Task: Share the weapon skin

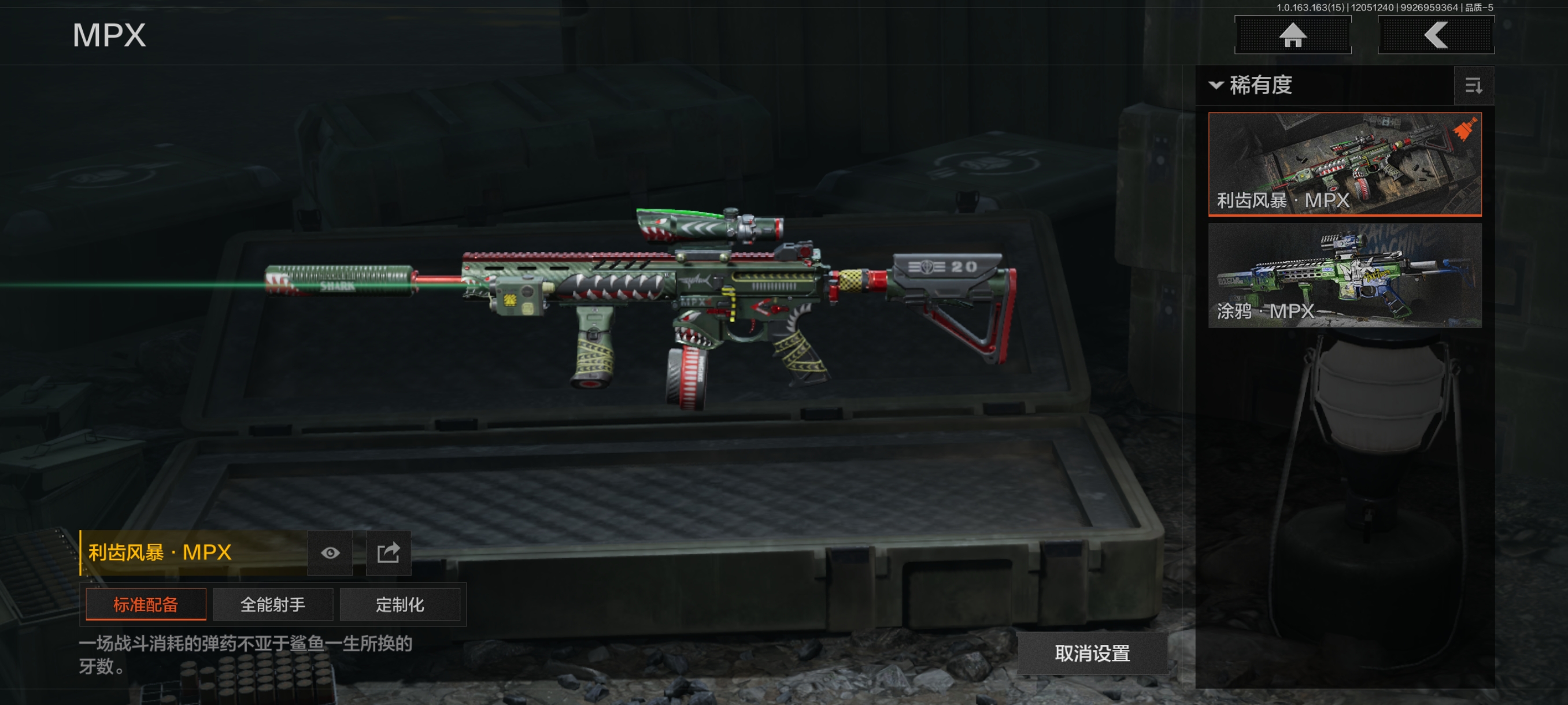Action: pos(388,552)
